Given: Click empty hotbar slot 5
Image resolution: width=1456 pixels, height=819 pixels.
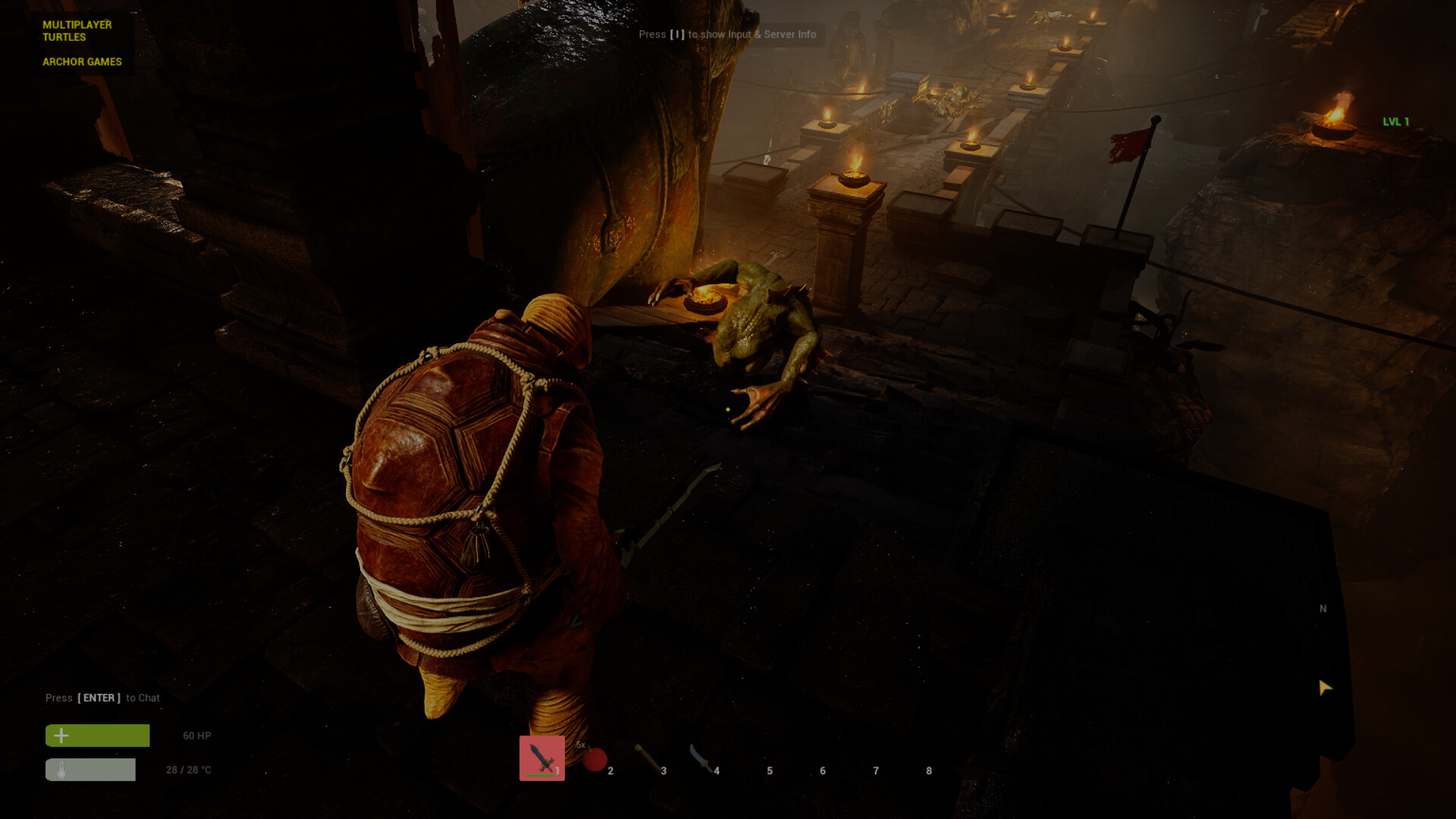Looking at the screenshot, I should [755, 762].
